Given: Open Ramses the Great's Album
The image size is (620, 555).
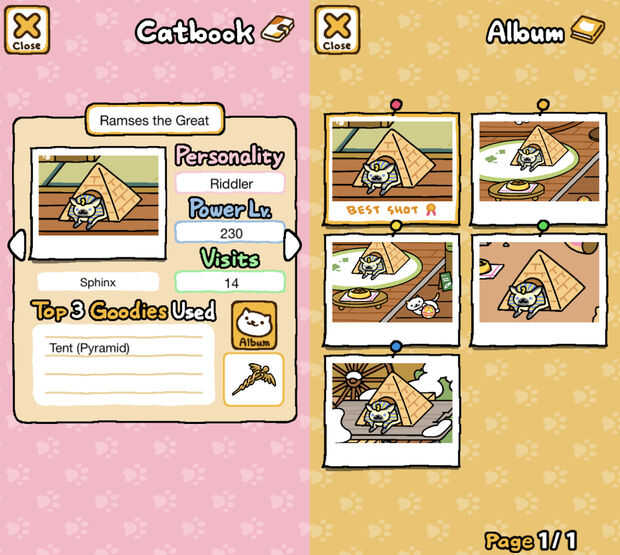Looking at the screenshot, I should pos(254,327).
